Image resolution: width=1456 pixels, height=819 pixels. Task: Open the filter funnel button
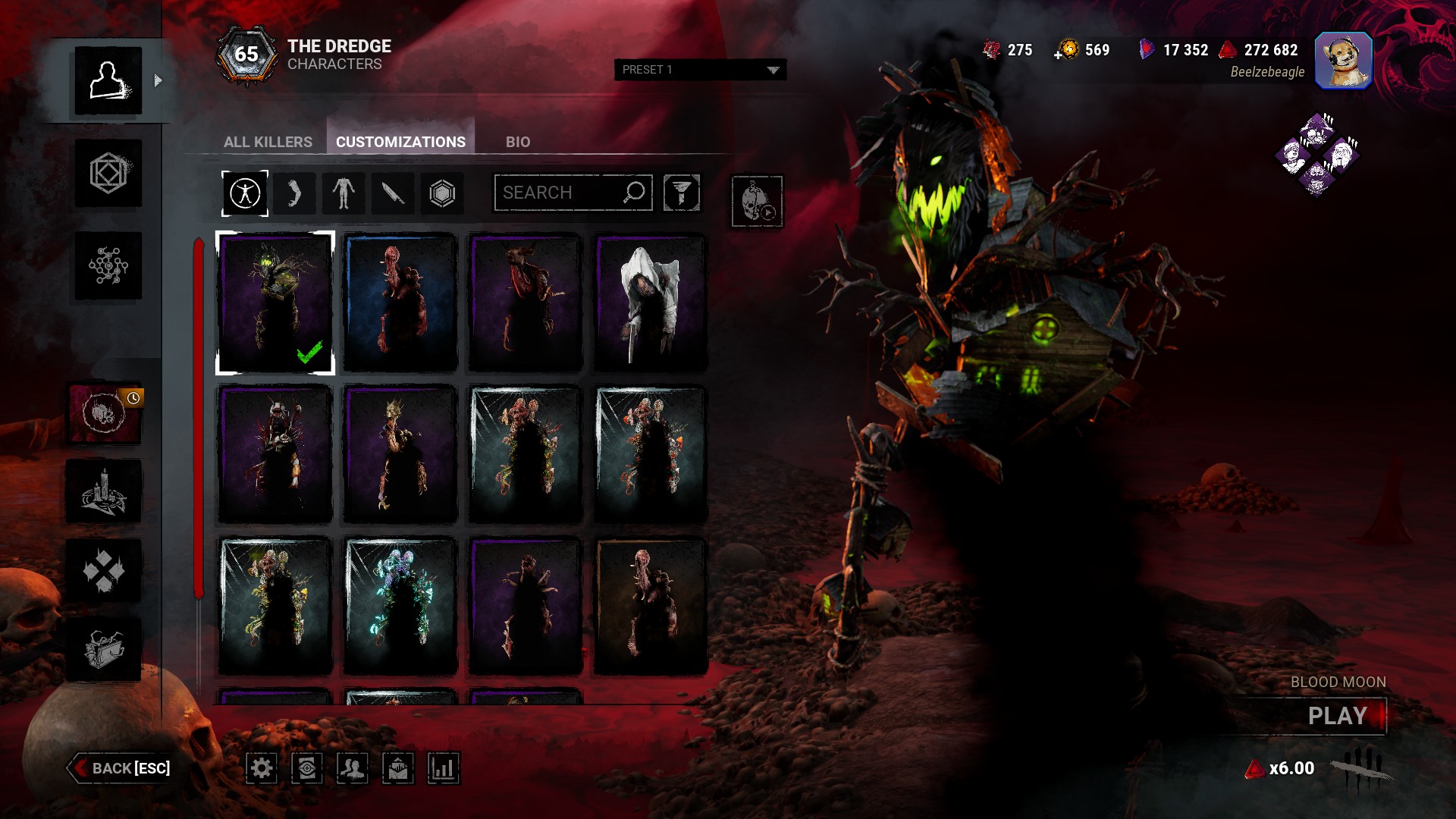[681, 193]
